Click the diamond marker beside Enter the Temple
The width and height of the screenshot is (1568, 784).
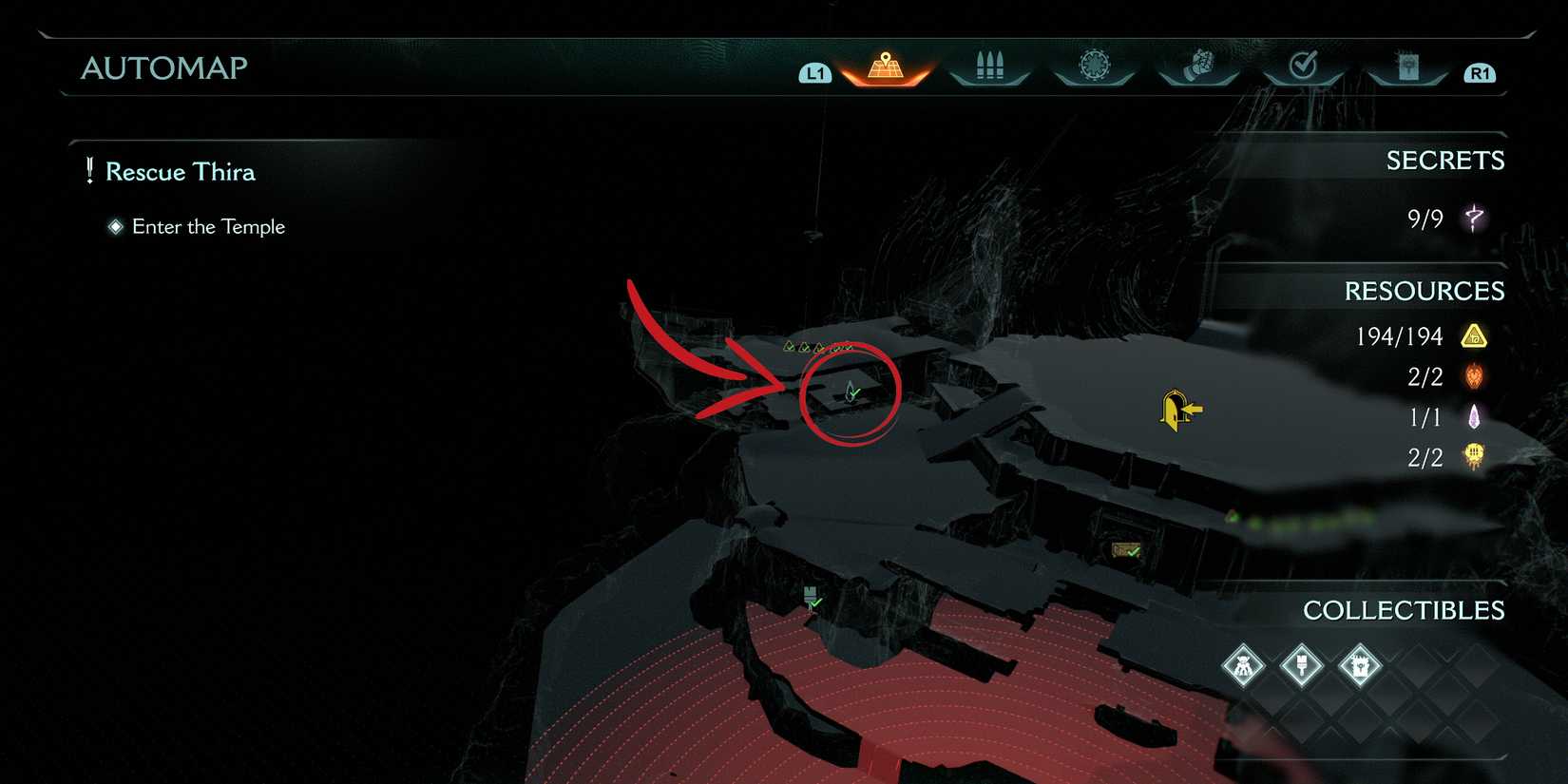(116, 226)
